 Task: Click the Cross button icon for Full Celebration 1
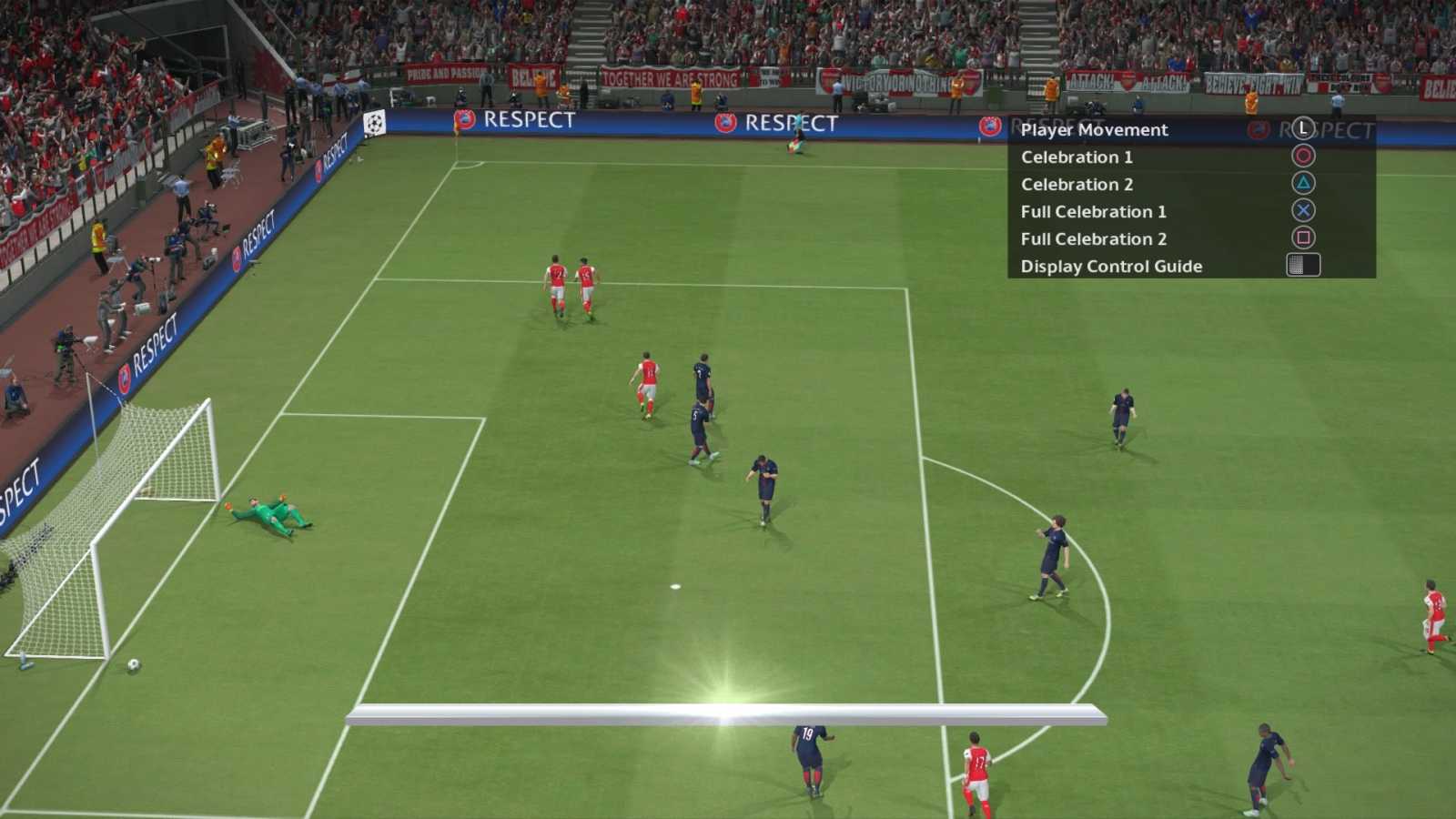[x=1301, y=211]
